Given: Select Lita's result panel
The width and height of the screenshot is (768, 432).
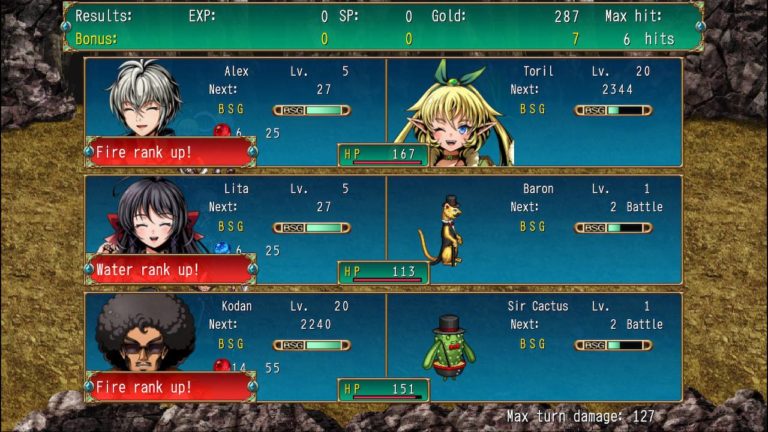Looking at the screenshot, I should click(x=235, y=229).
